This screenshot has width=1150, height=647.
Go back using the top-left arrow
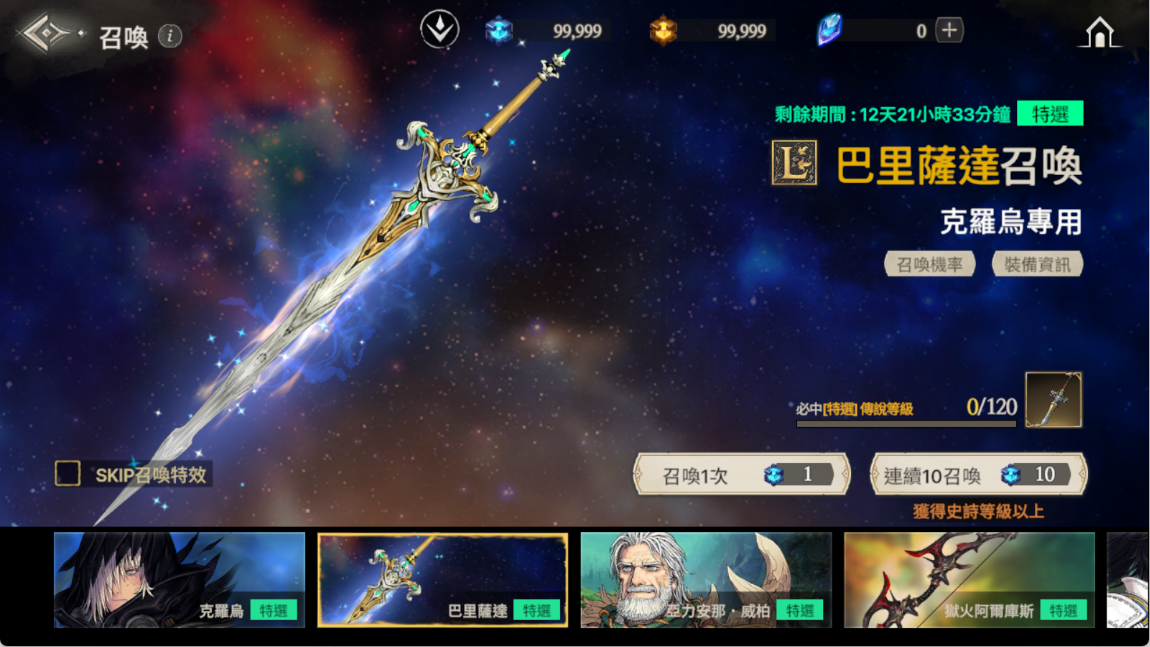click(x=47, y=34)
